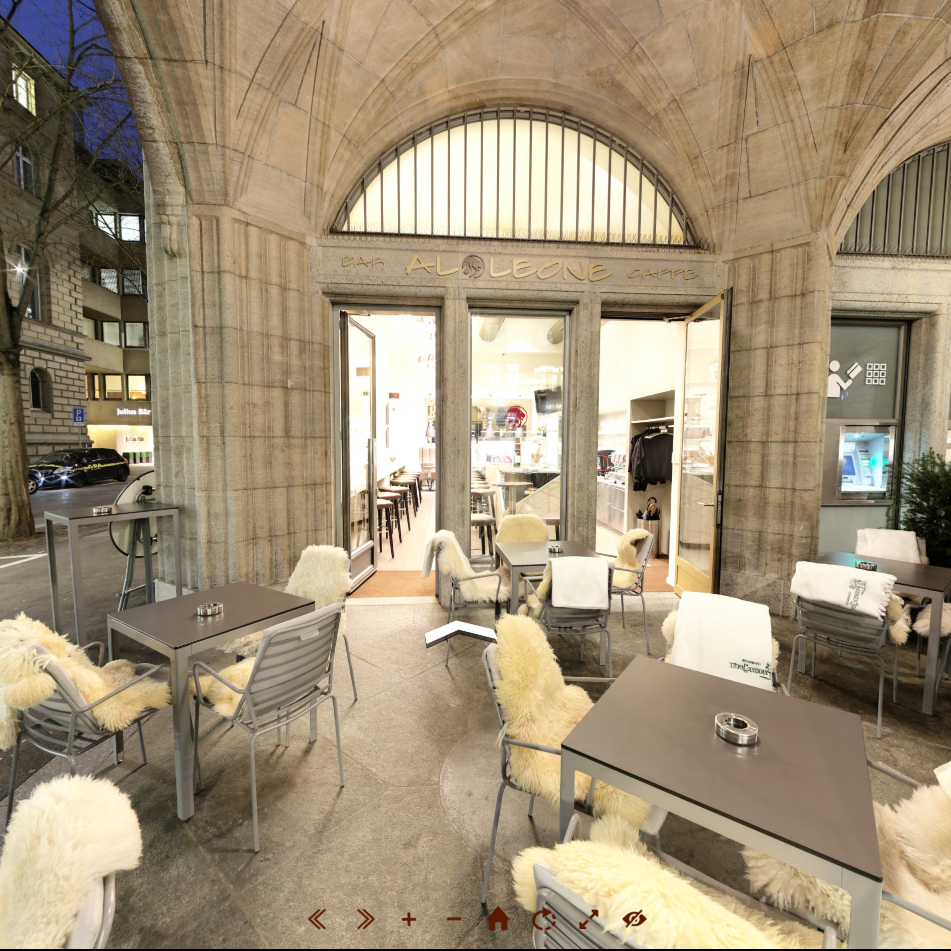Screen dimensions: 951x951
Task: Return to the home view
Action: pyautogui.click(x=498, y=918)
